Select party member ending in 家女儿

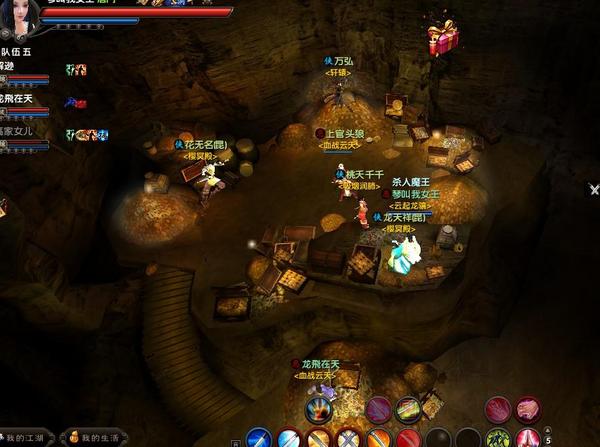click(18, 131)
